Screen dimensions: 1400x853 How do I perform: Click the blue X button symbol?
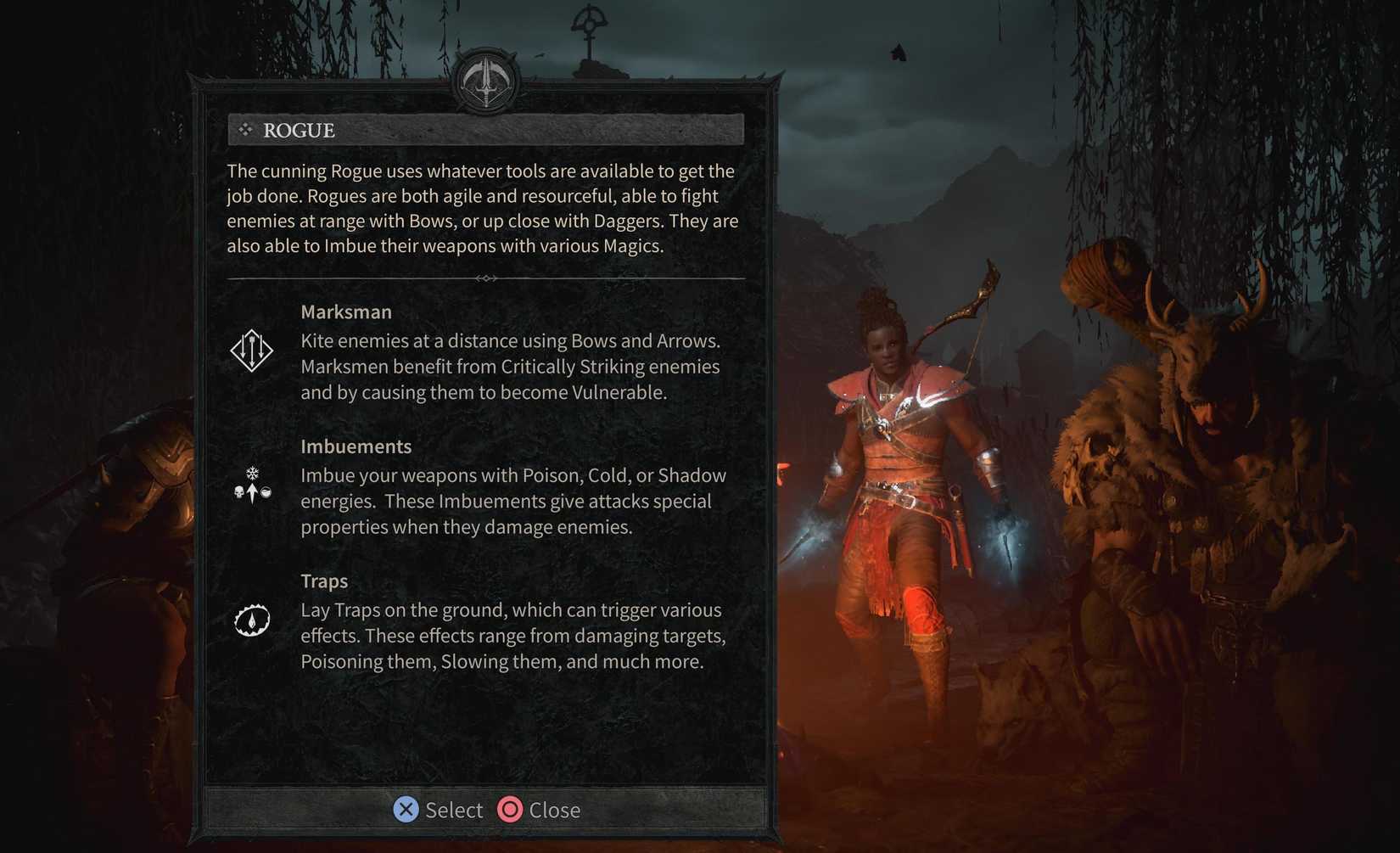[x=406, y=810]
